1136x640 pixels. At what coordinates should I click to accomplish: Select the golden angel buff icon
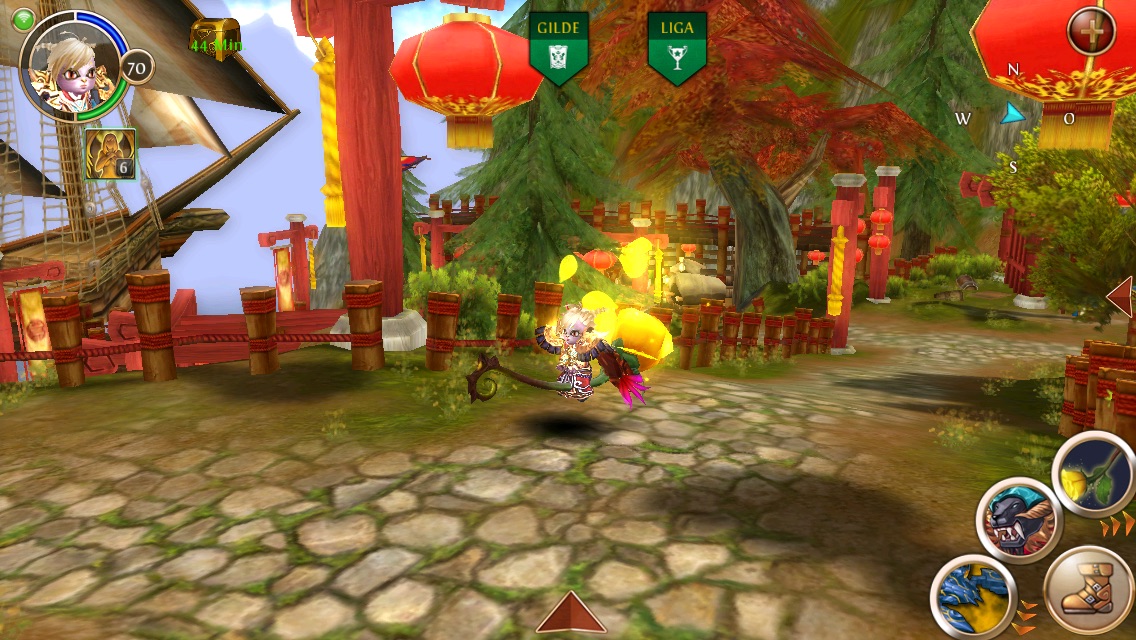point(110,155)
